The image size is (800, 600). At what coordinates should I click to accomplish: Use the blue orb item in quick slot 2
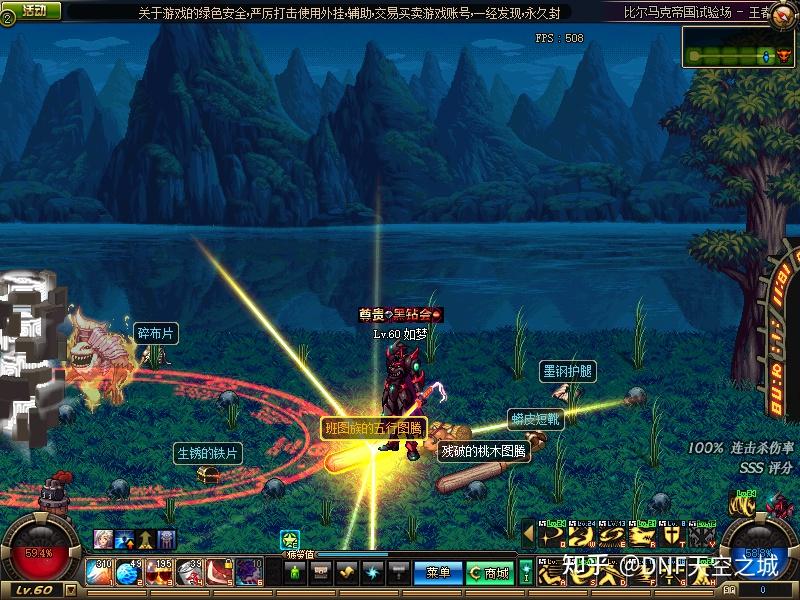click(131, 572)
